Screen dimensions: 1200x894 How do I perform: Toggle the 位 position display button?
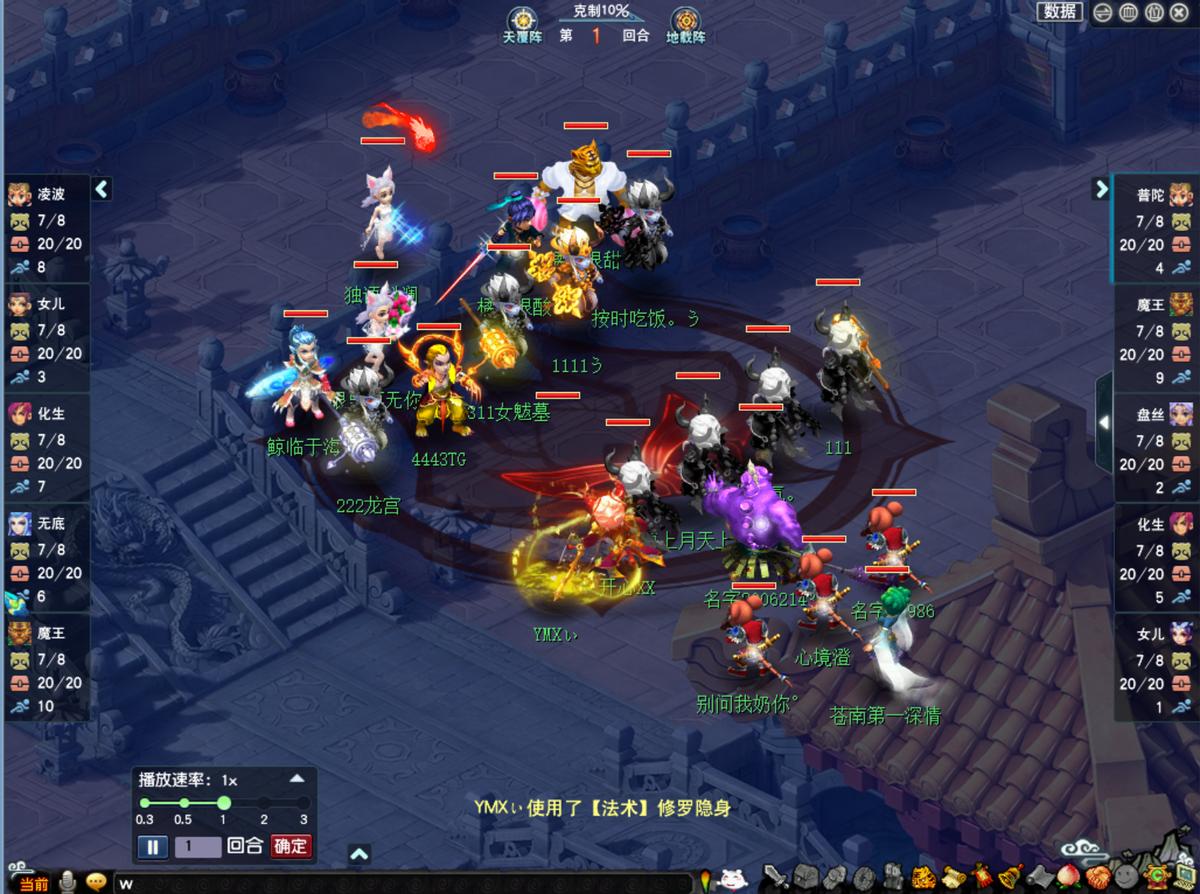click(1153, 13)
